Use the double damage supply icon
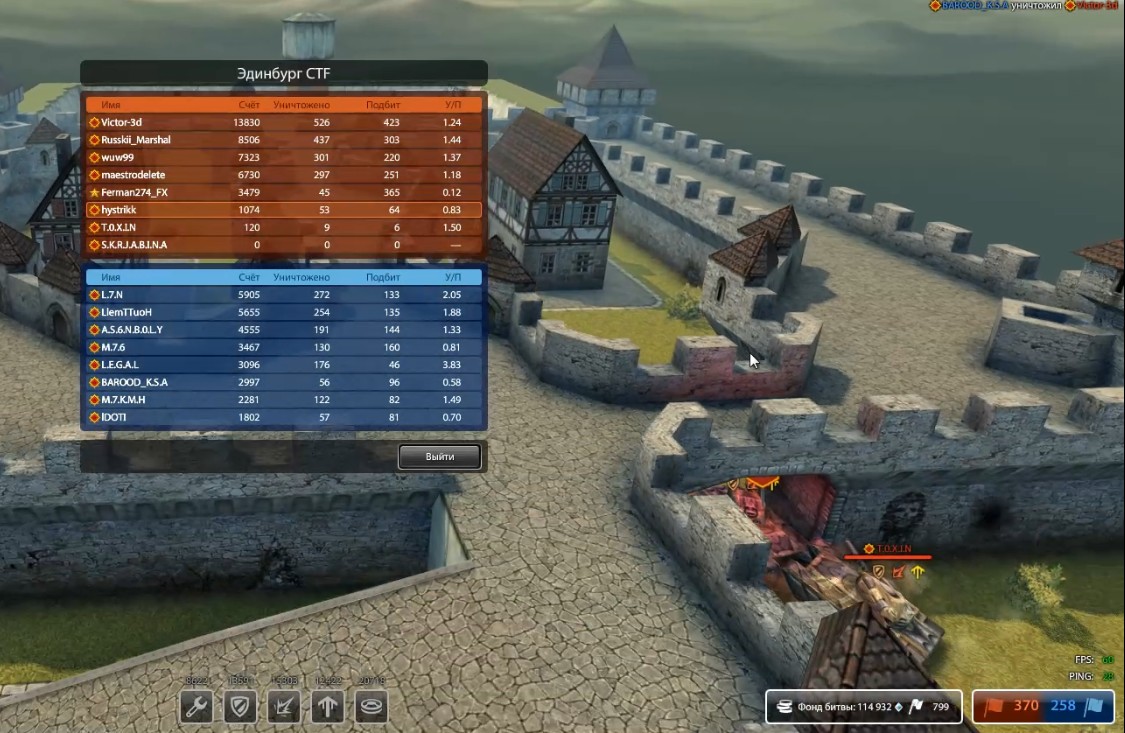Screen dimensions: 1125x733 tap(284, 707)
